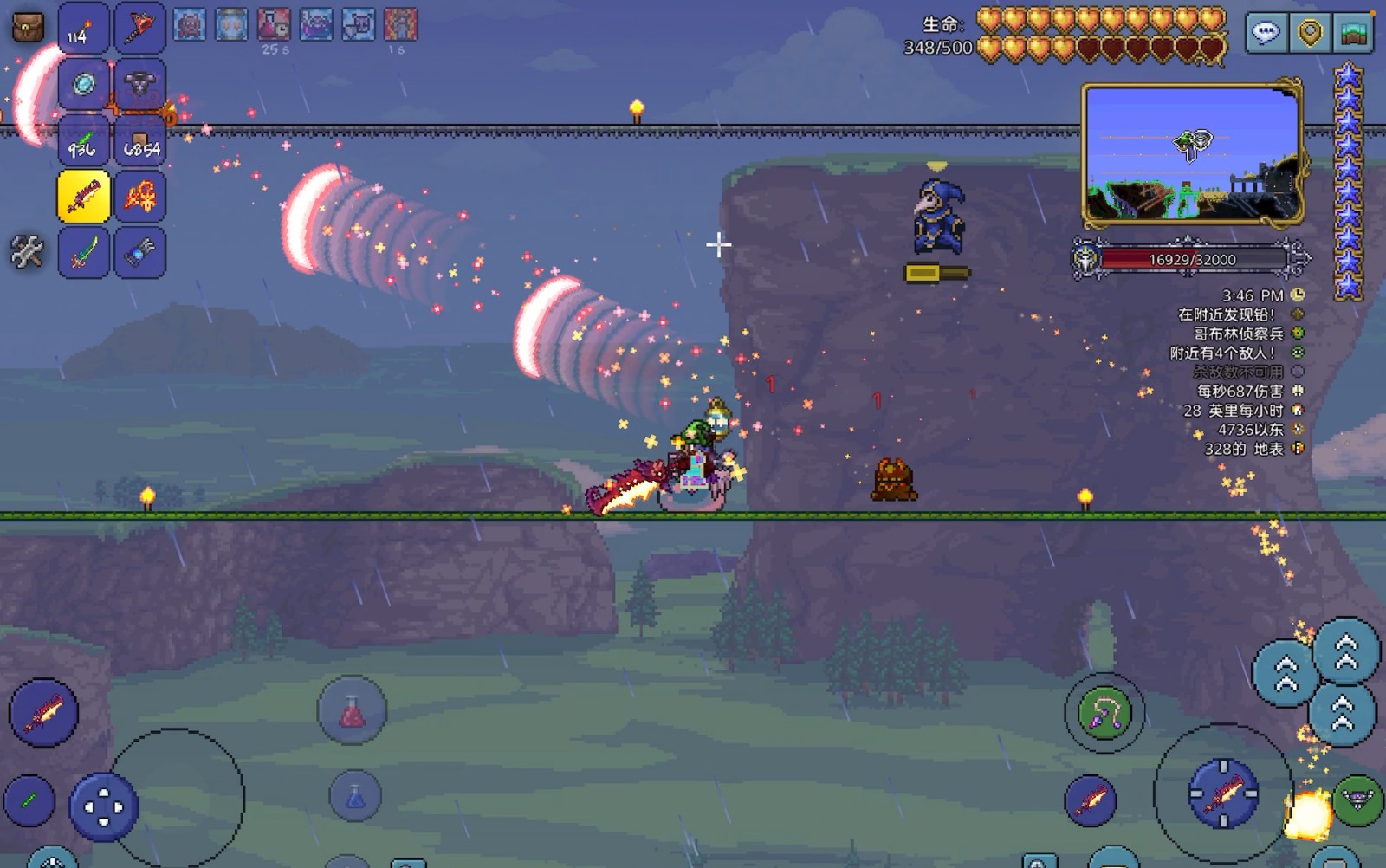Select the fiery orange weapon slot

139,197
